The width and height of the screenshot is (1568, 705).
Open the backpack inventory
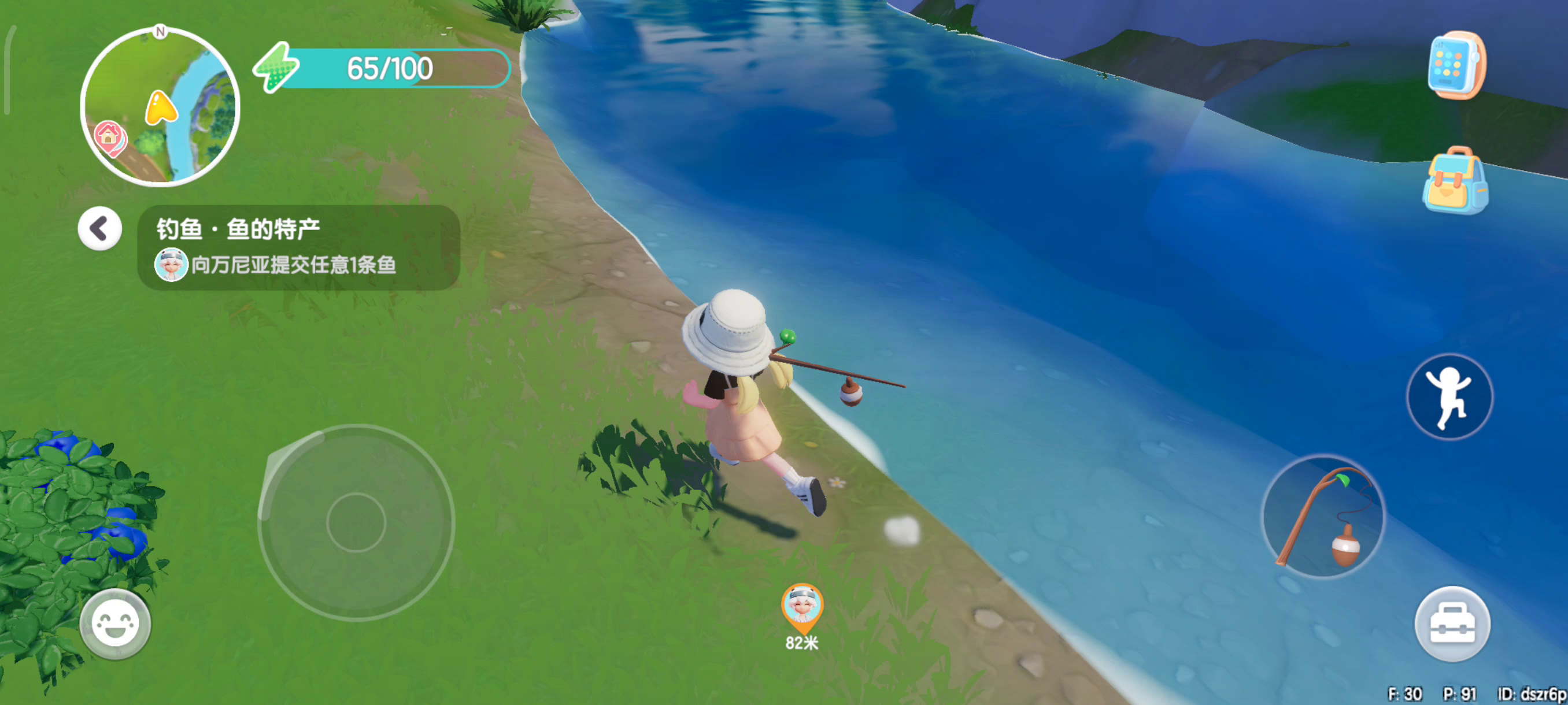click(1455, 181)
